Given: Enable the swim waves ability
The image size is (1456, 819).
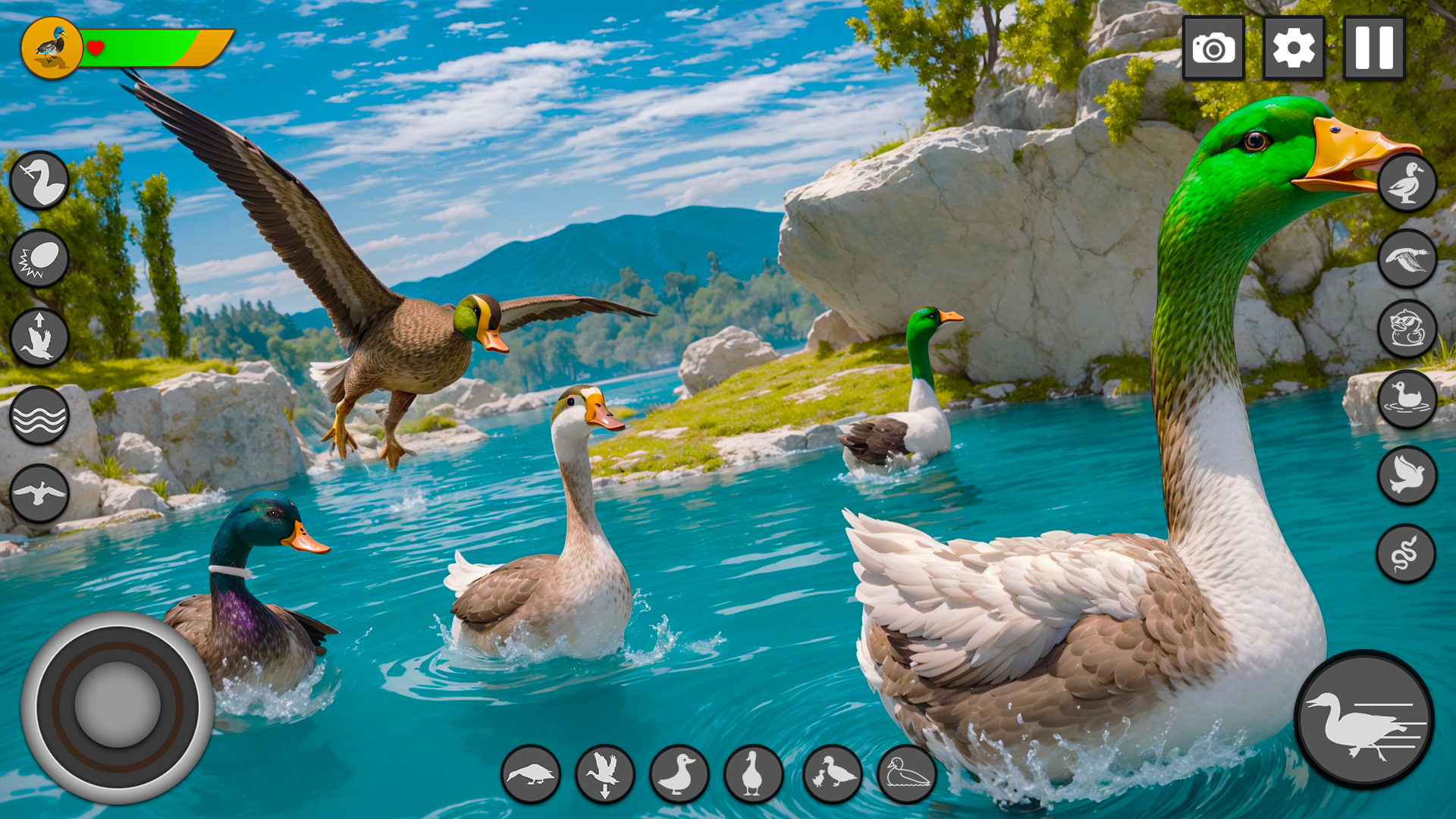Looking at the screenshot, I should (39, 413).
